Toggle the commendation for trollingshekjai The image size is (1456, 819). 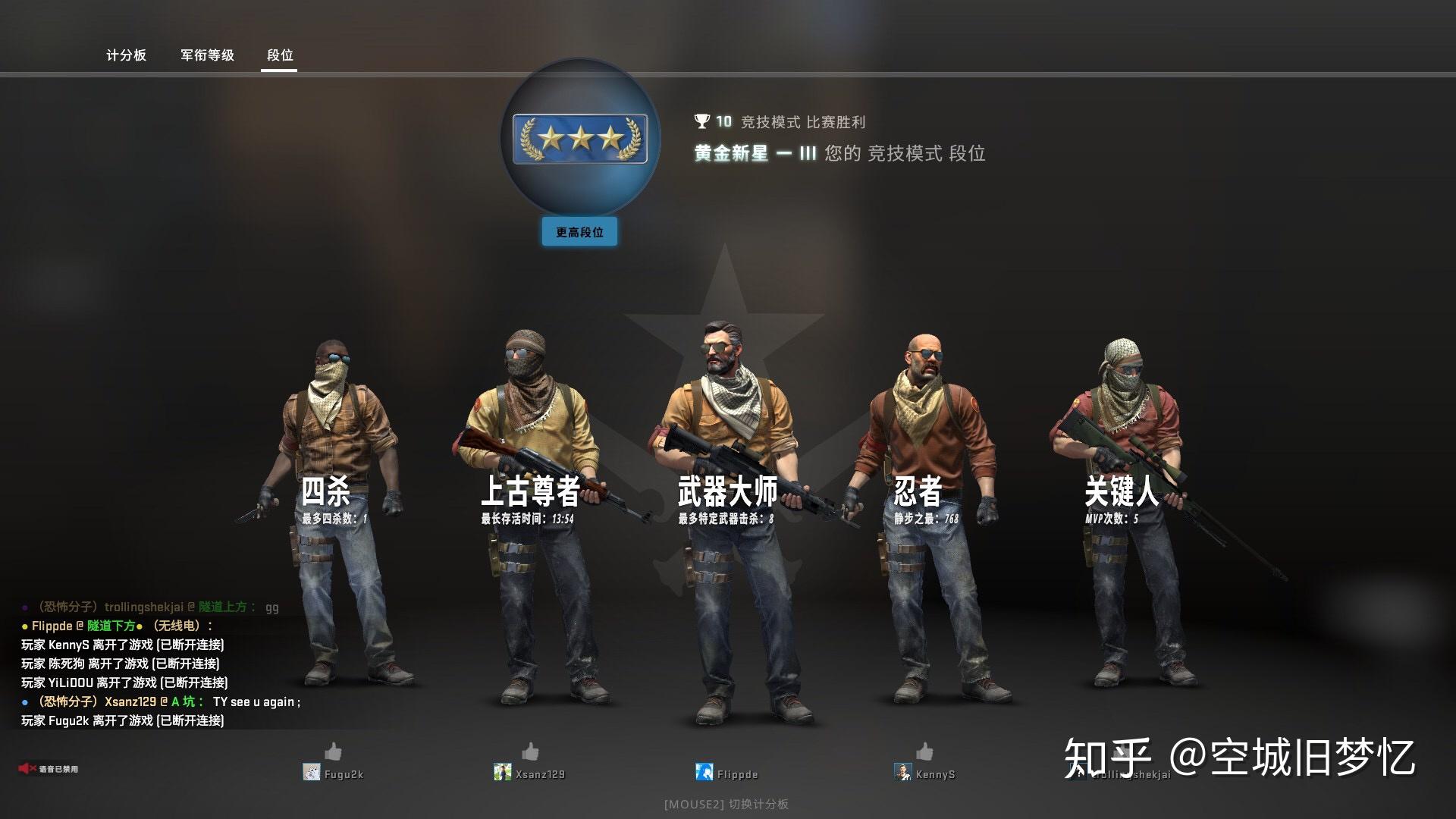click(1121, 753)
